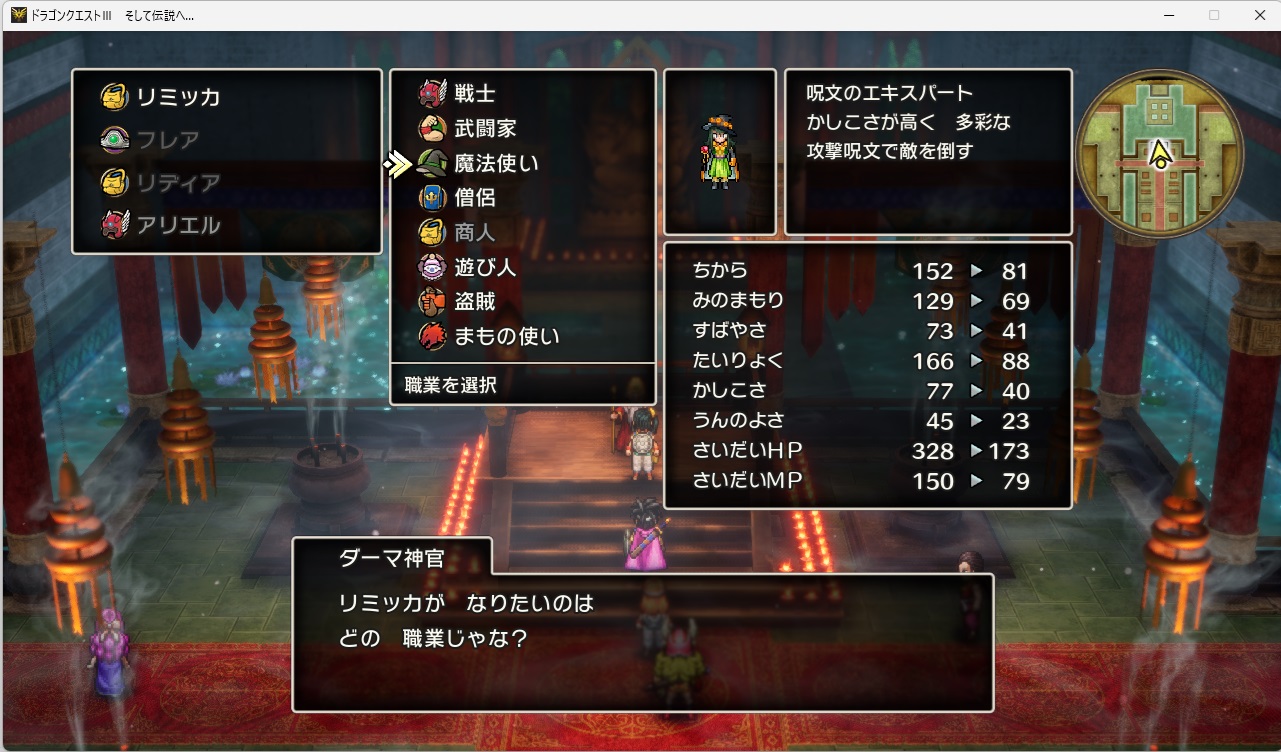
Task: Select the まもの使い (Monster Wrangler) job icon
Action: (x=434, y=336)
